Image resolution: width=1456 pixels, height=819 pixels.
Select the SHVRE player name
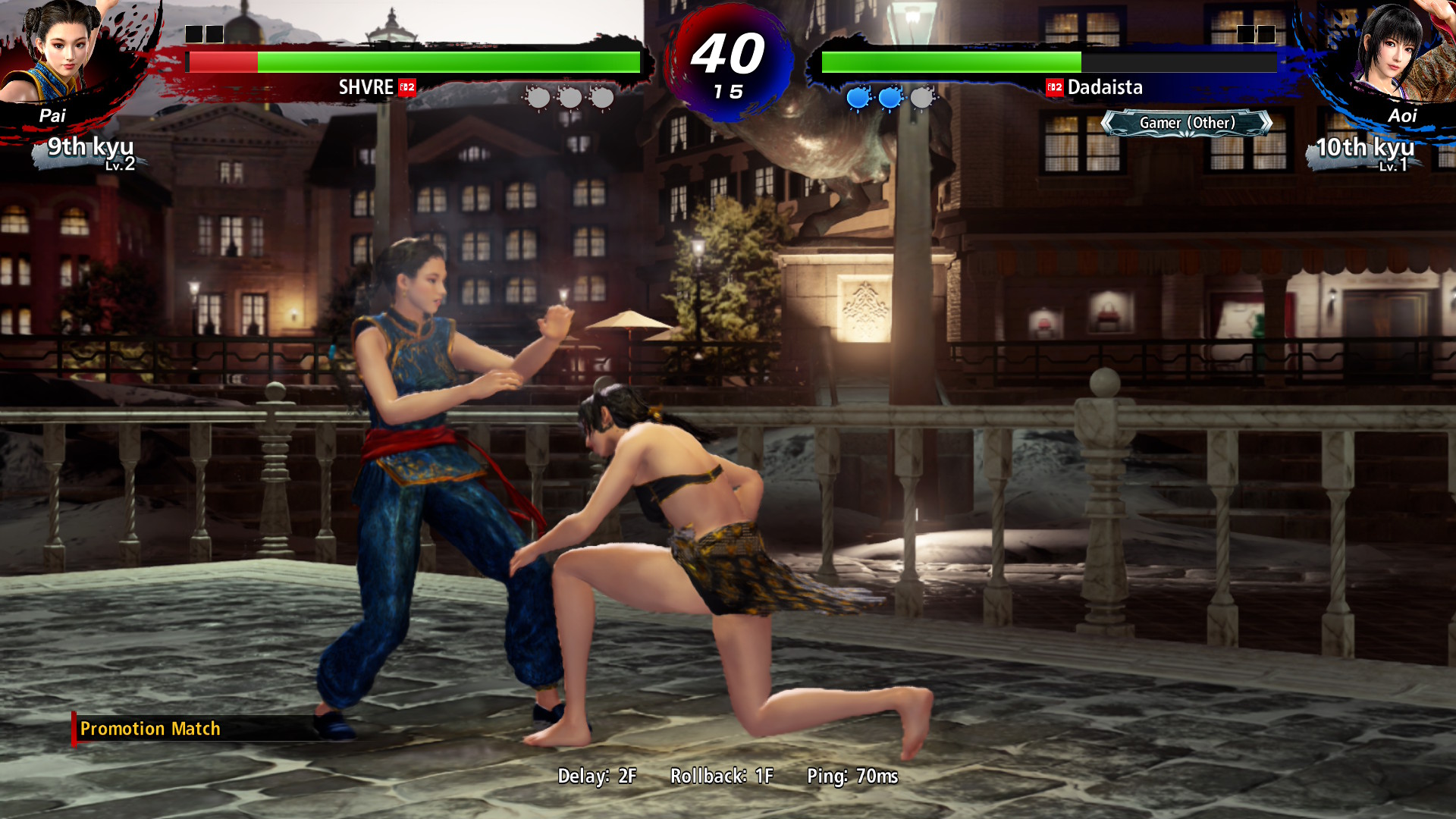coord(366,87)
